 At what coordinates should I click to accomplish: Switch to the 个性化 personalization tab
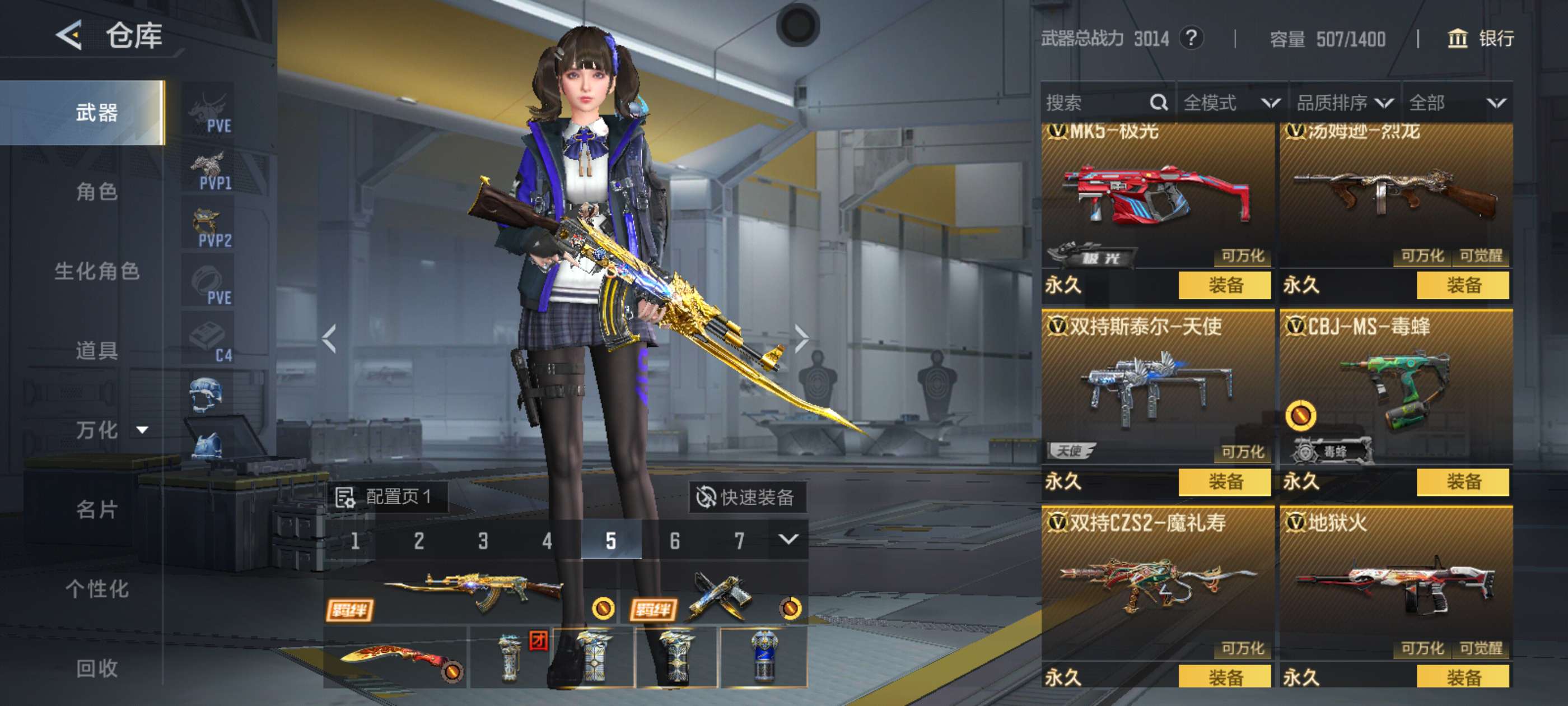click(x=97, y=588)
